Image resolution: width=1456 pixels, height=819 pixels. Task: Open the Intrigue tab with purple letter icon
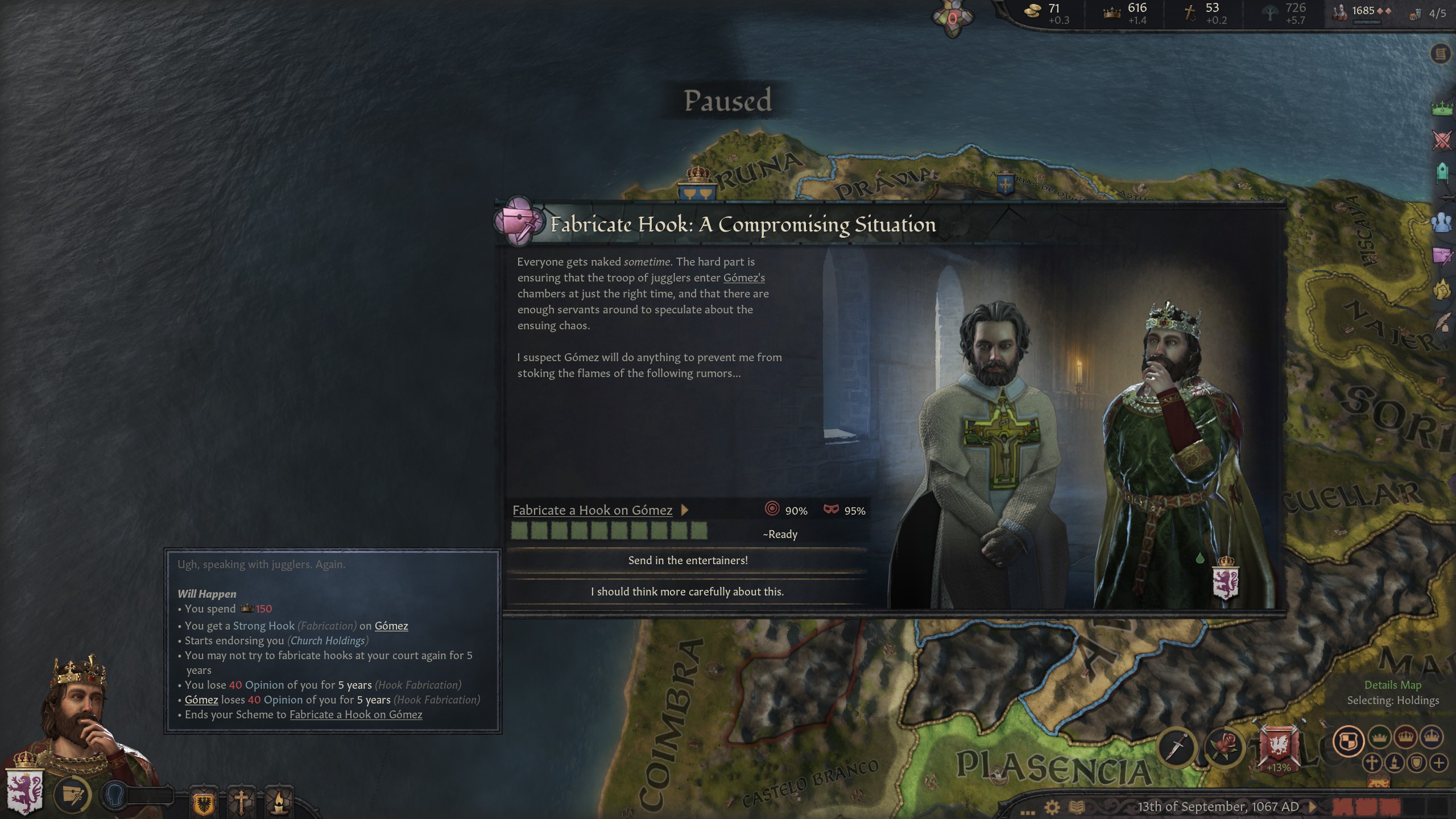point(1442,256)
